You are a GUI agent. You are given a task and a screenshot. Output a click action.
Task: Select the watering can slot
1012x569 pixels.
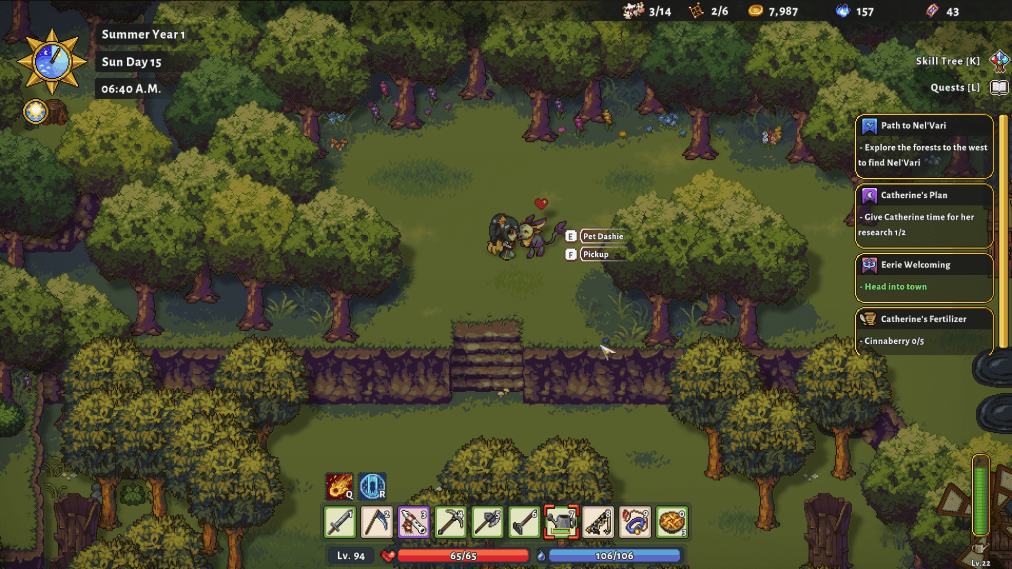coord(561,522)
